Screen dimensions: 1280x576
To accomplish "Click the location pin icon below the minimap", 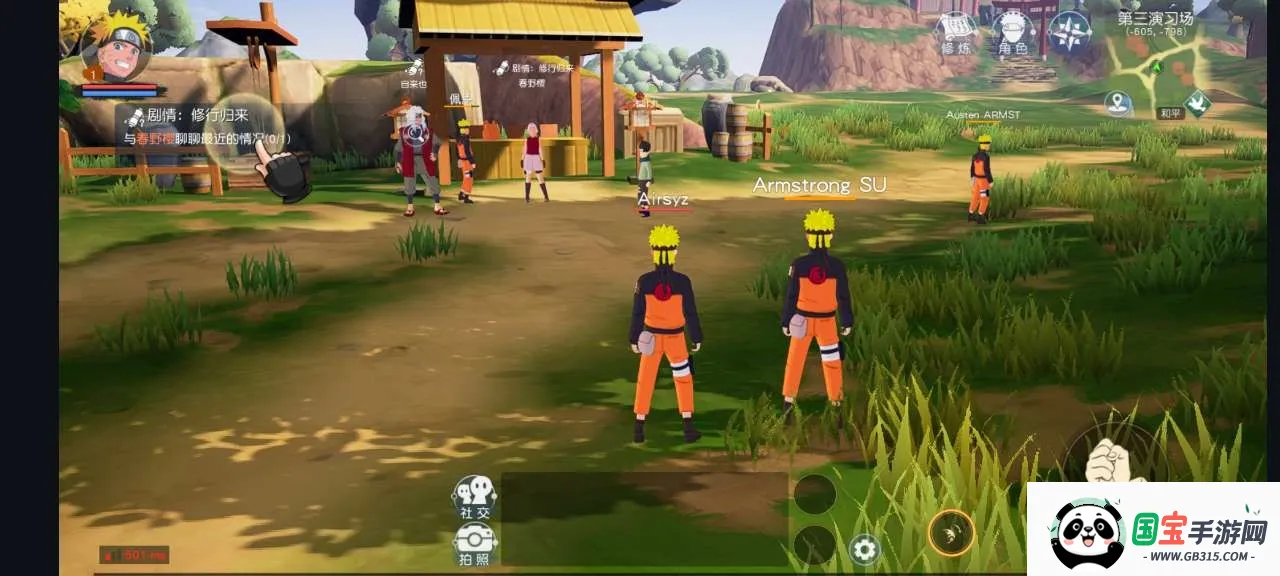I will click(1118, 102).
